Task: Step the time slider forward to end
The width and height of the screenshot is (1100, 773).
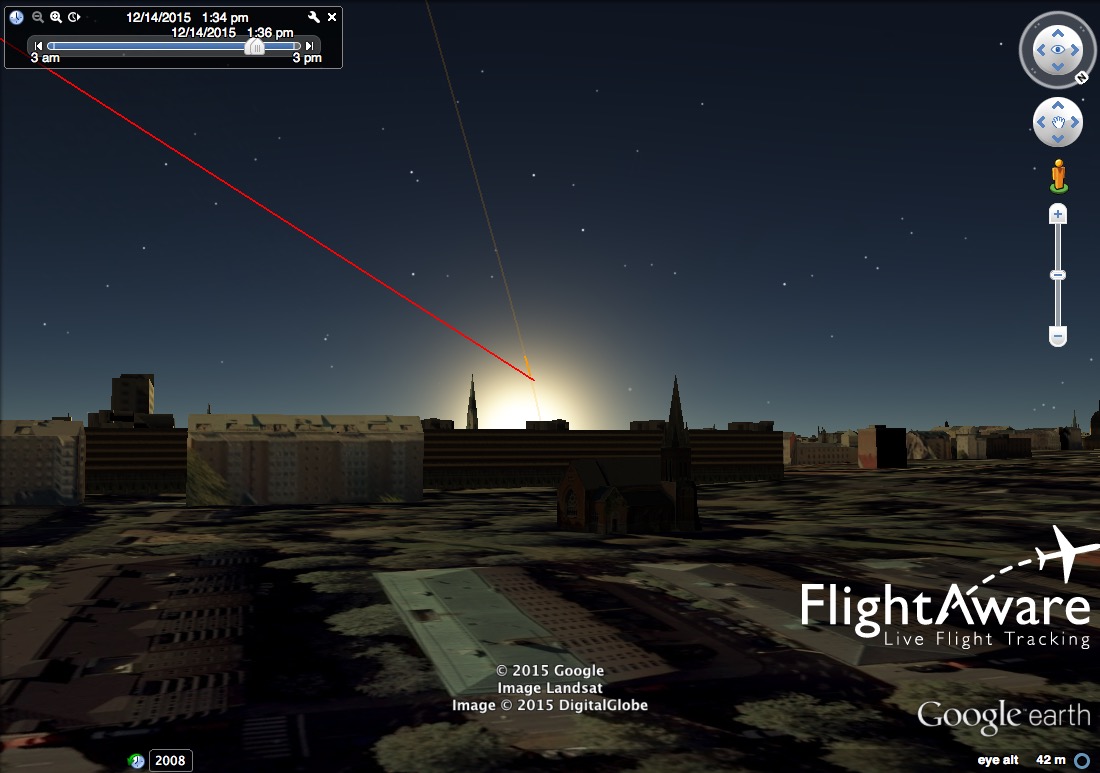Action: [310, 45]
